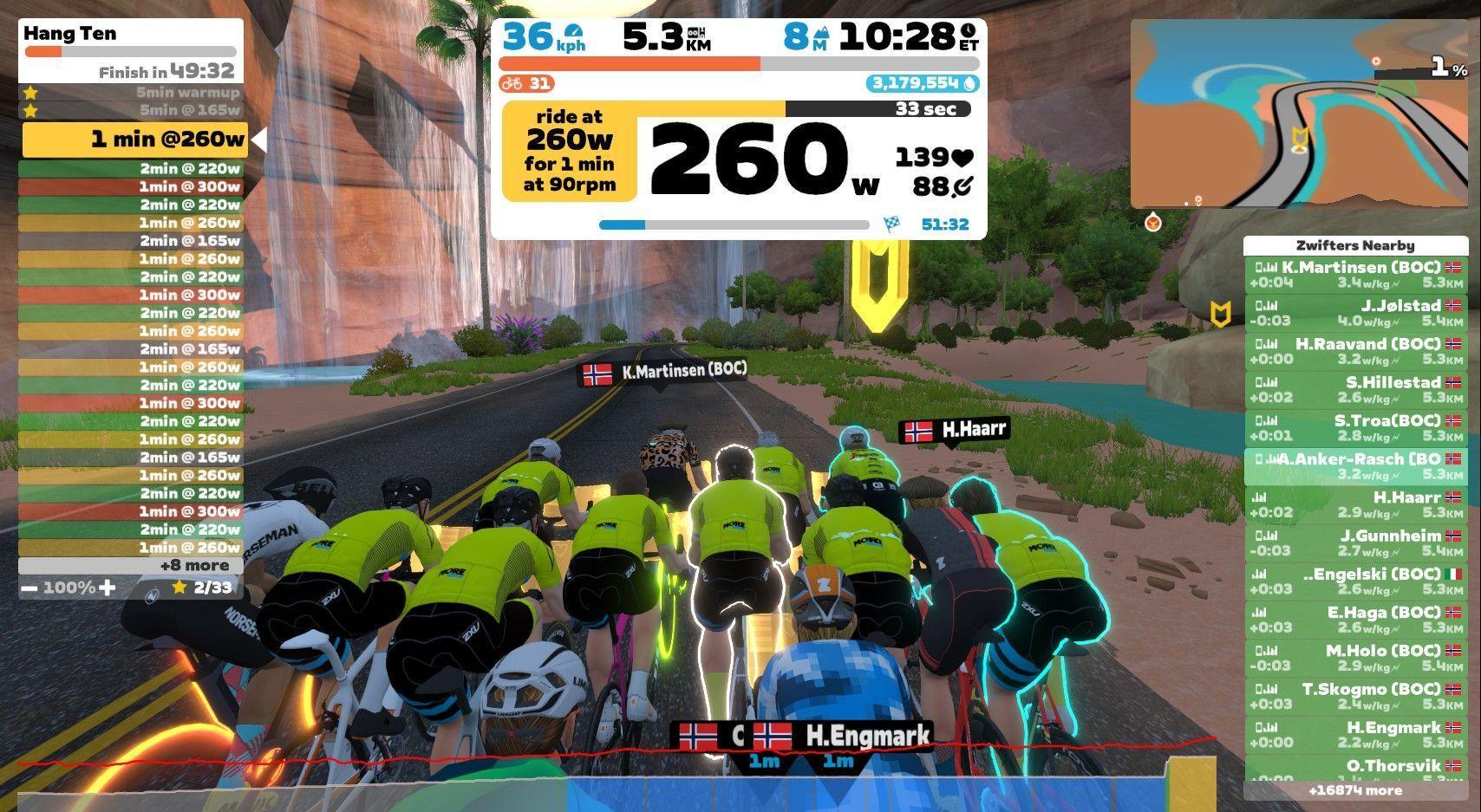Image resolution: width=1481 pixels, height=812 pixels.
Task: Select S.Hillestad in Zwifters Nearby
Action: [x=1355, y=389]
